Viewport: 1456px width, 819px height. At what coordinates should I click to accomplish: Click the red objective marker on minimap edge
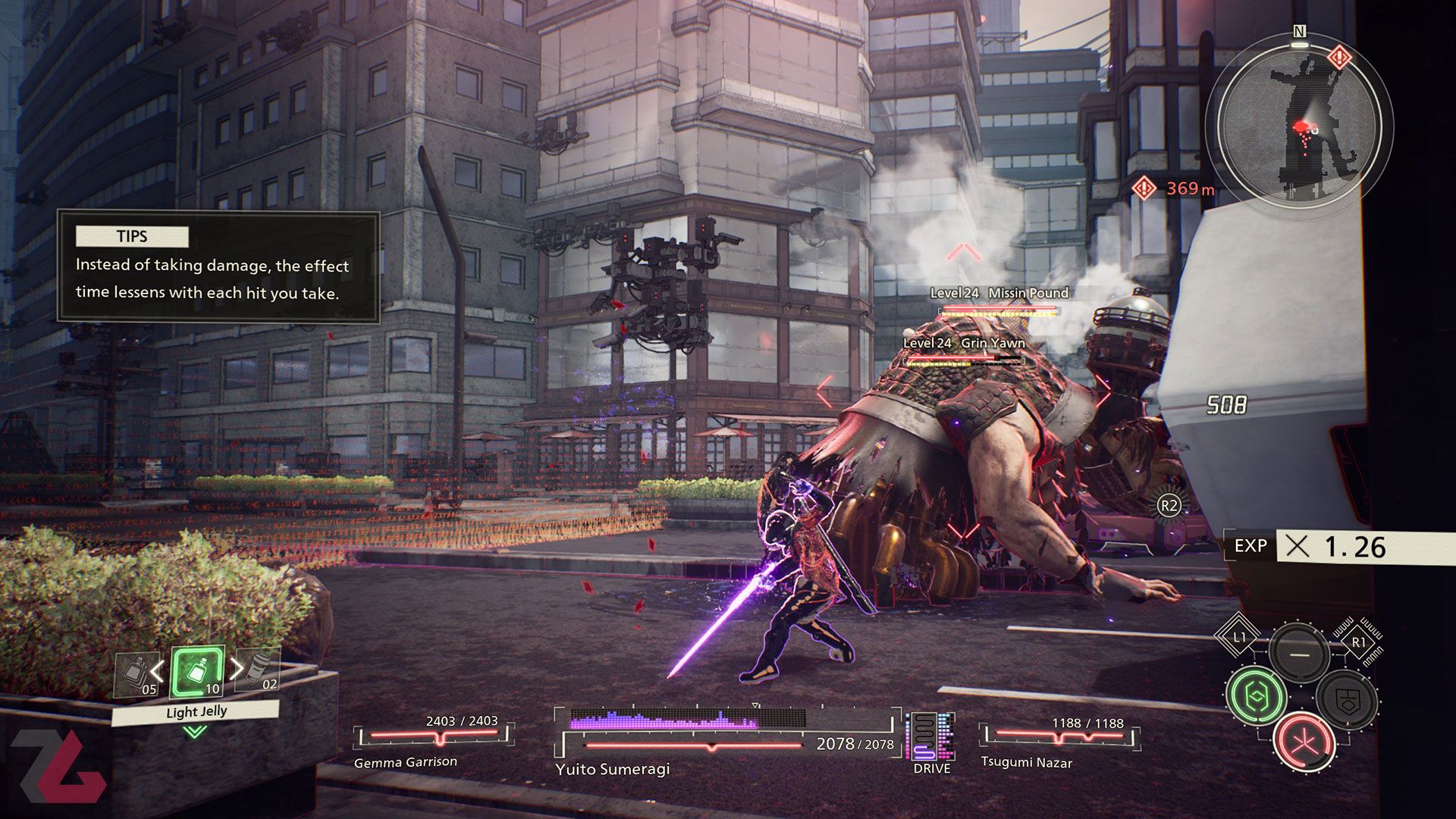[x=1339, y=57]
